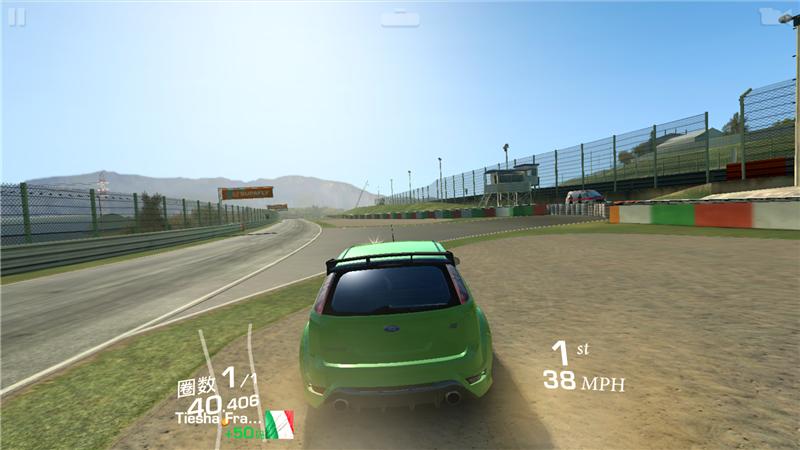Viewport: 800px width, 450px height.
Task: Pause the race
Action: click(16, 17)
